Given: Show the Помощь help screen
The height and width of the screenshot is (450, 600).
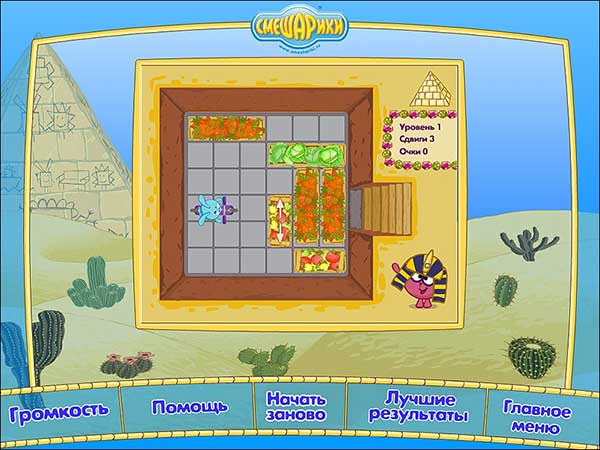Looking at the screenshot, I should pyautogui.click(x=190, y=407).
